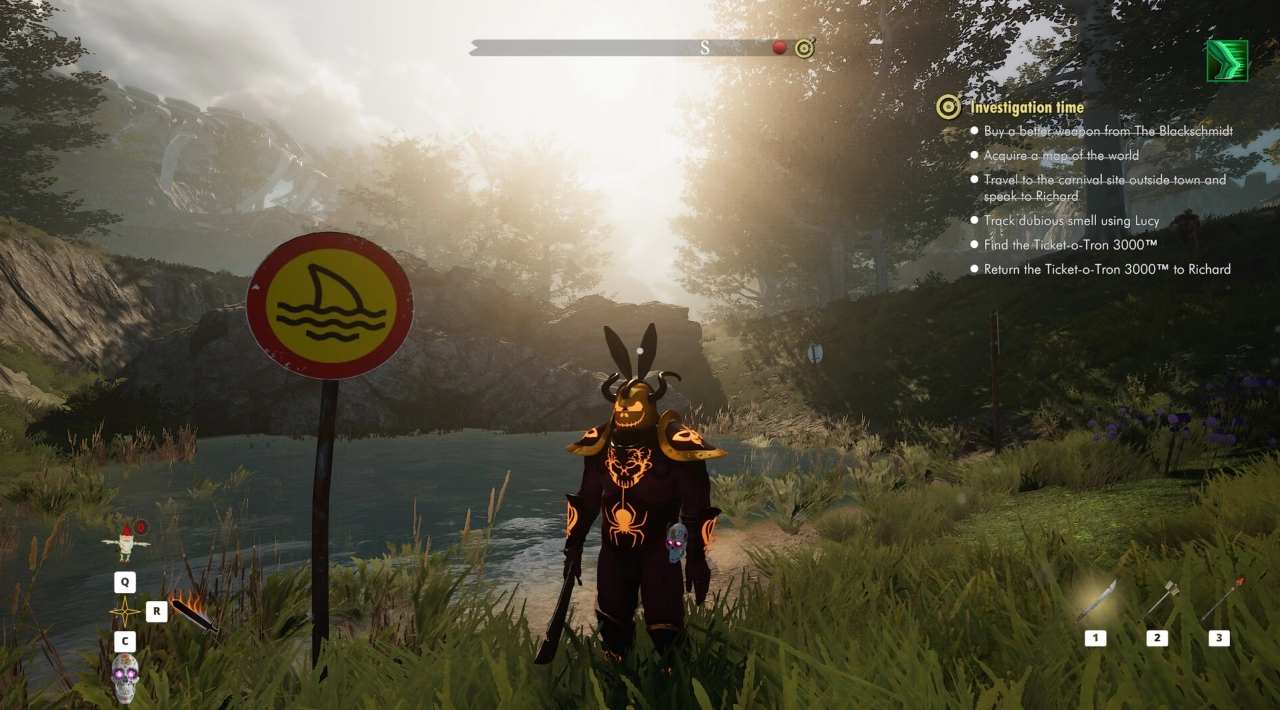Click the Buy a better weapon objective
The image size is (1280, 710).
click(1108, 132)
